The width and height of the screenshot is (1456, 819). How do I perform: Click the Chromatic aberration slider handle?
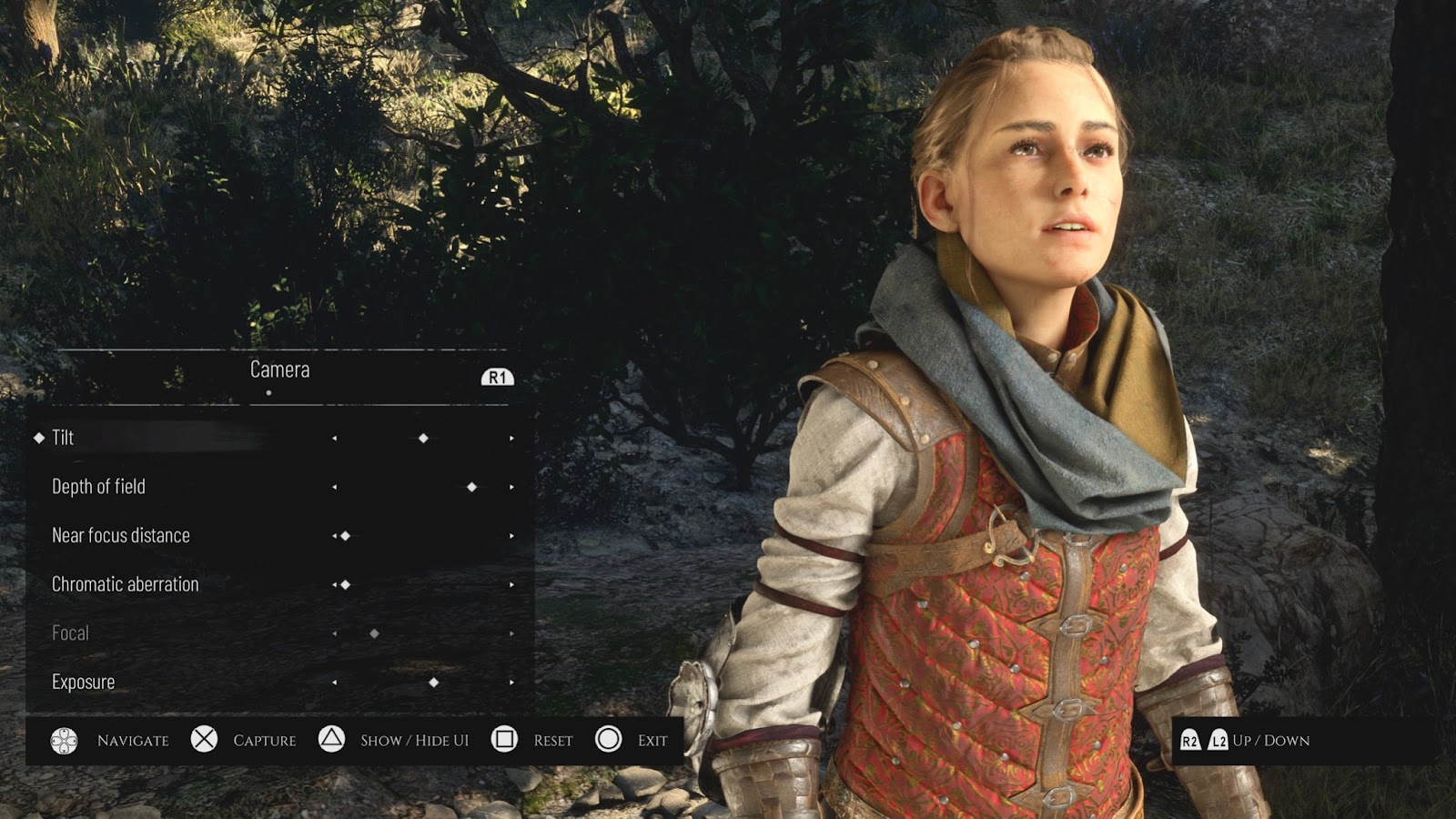(346, 585)
